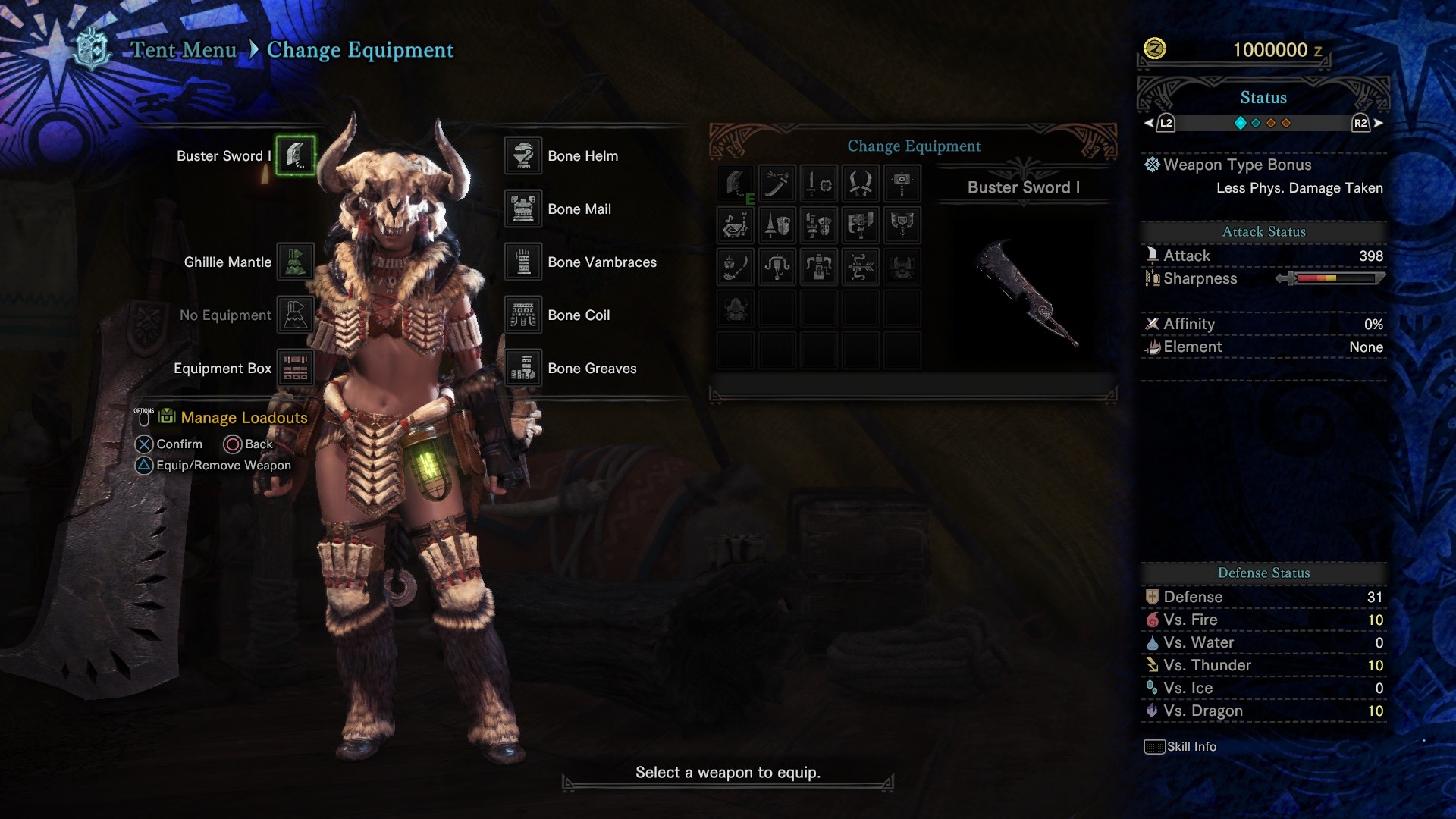This screenshot has width=1456, height=819.
Task: Select the highlighted diamond status page indicator
Action: tap(1239, 122)
